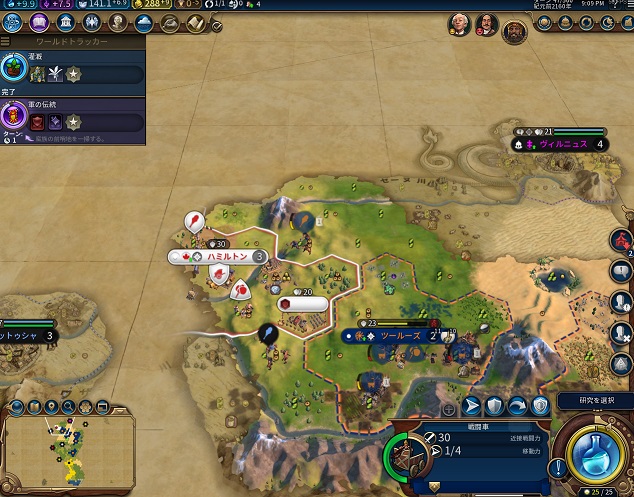Viewport: 634px width, 497px height.
Task: Open the Great People panel
Action: (117, 22)
